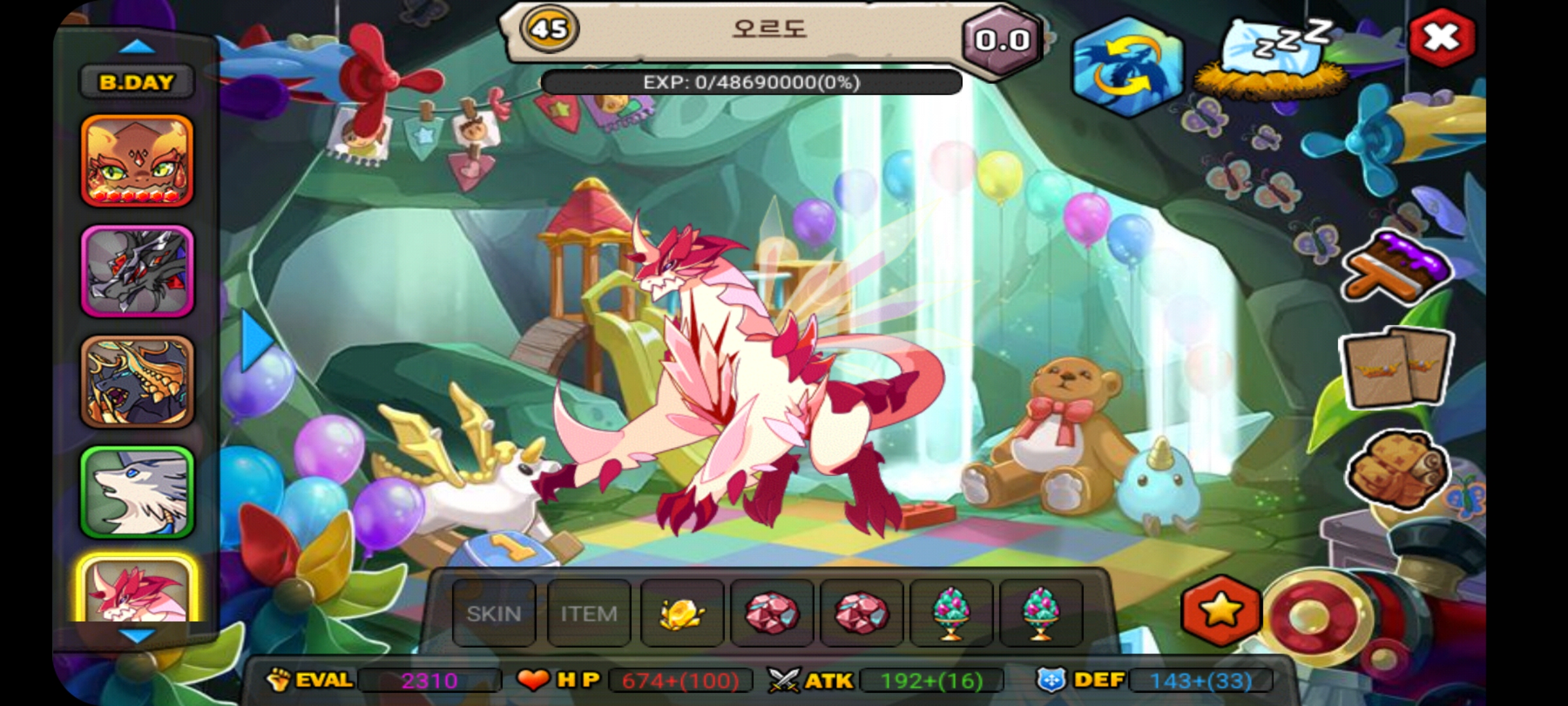Select the orange fire dragon portrait
This screenshot has height=706, width=1568.
pos(137,161)
